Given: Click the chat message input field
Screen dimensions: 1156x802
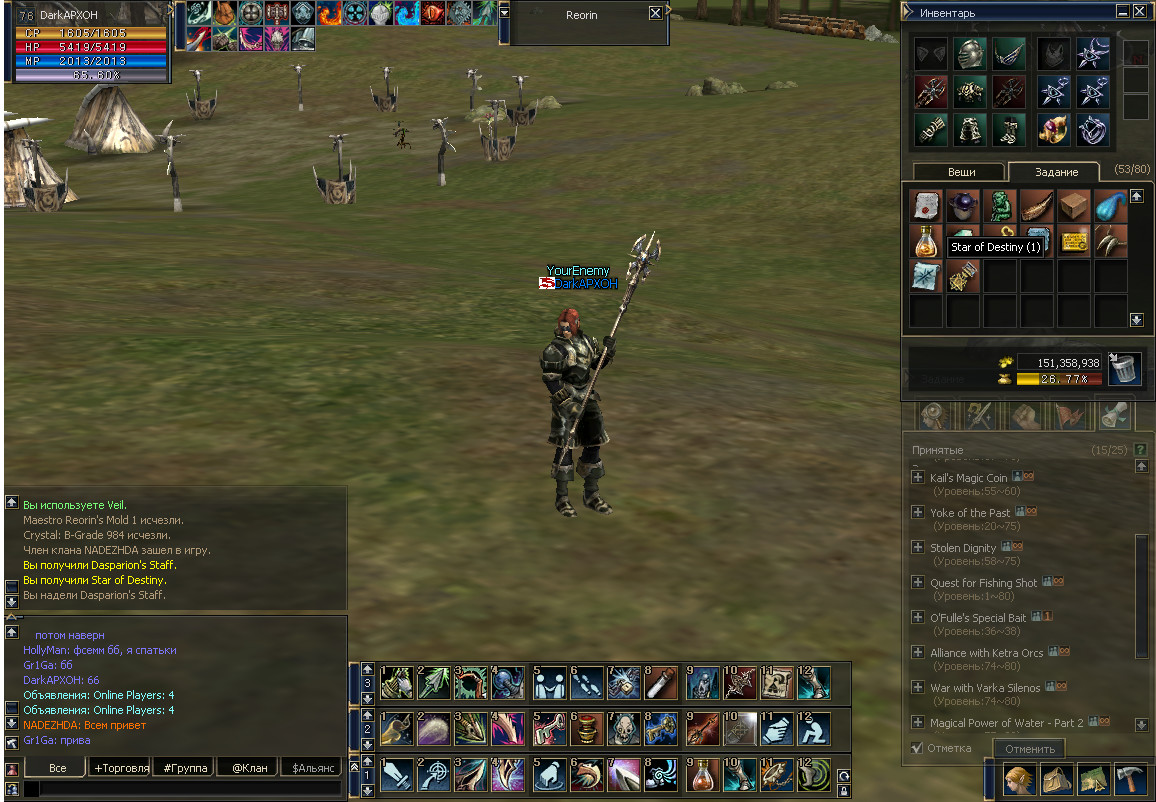Looking at the screenshot, I should (185, 789).
